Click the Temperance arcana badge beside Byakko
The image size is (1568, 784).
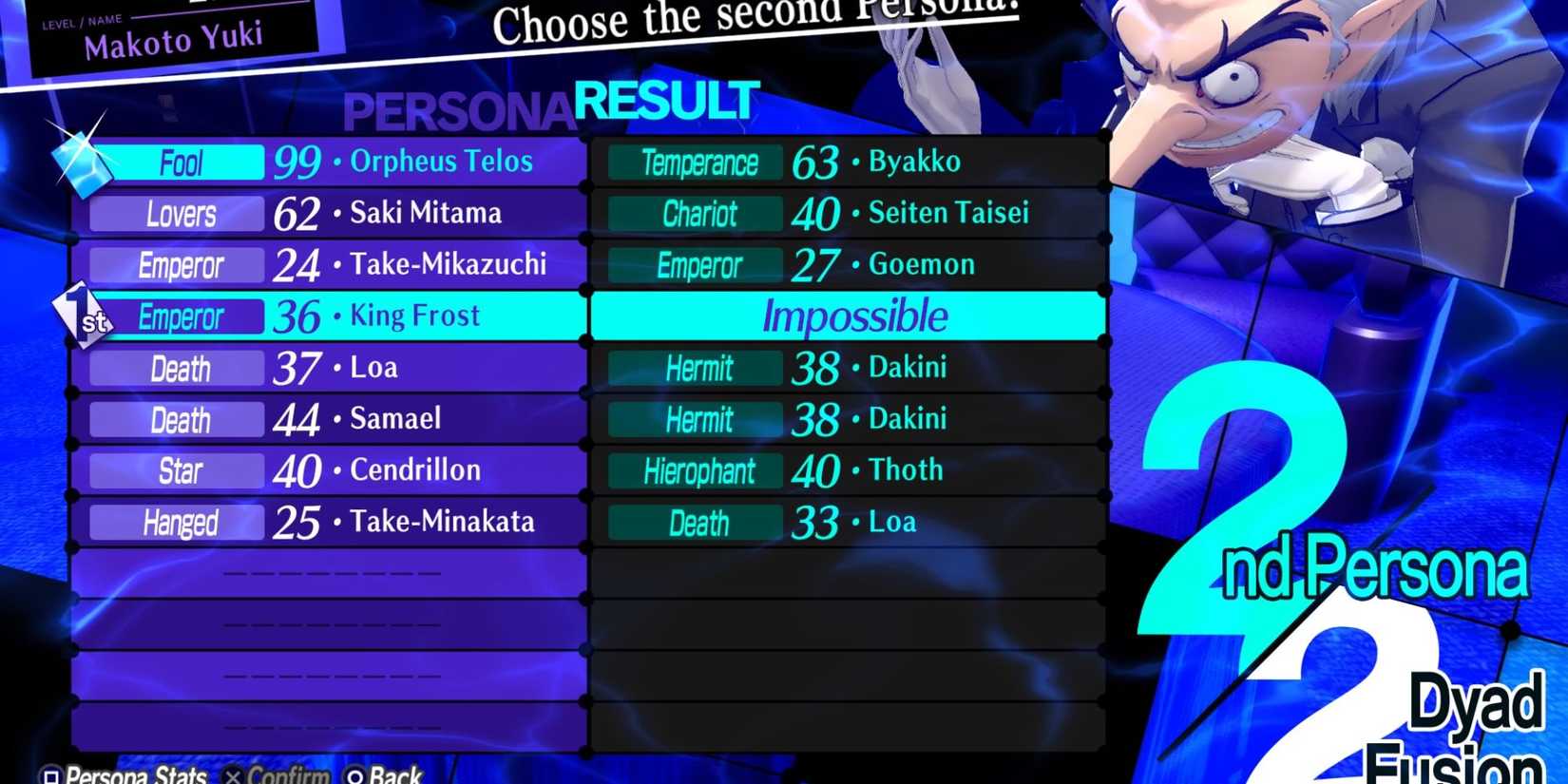coord(694,163)
